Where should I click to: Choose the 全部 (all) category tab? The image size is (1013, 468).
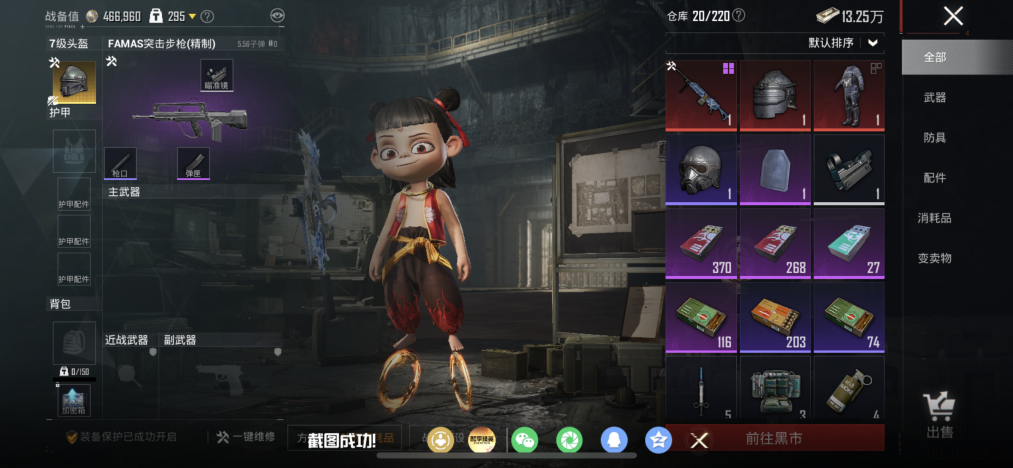point(935,58)
